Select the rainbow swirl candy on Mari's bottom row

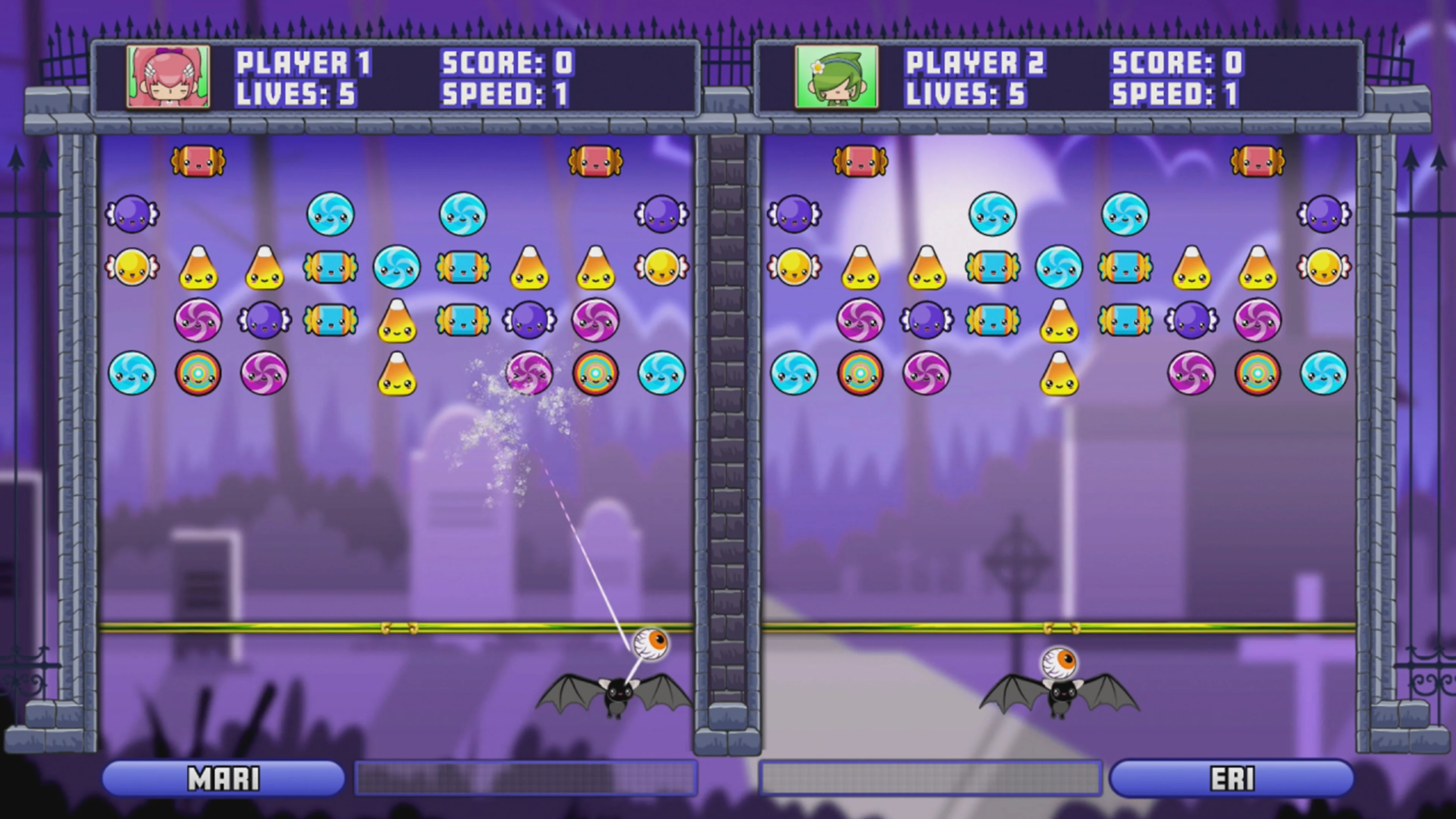pyautogui.click(x=199, y=374)
